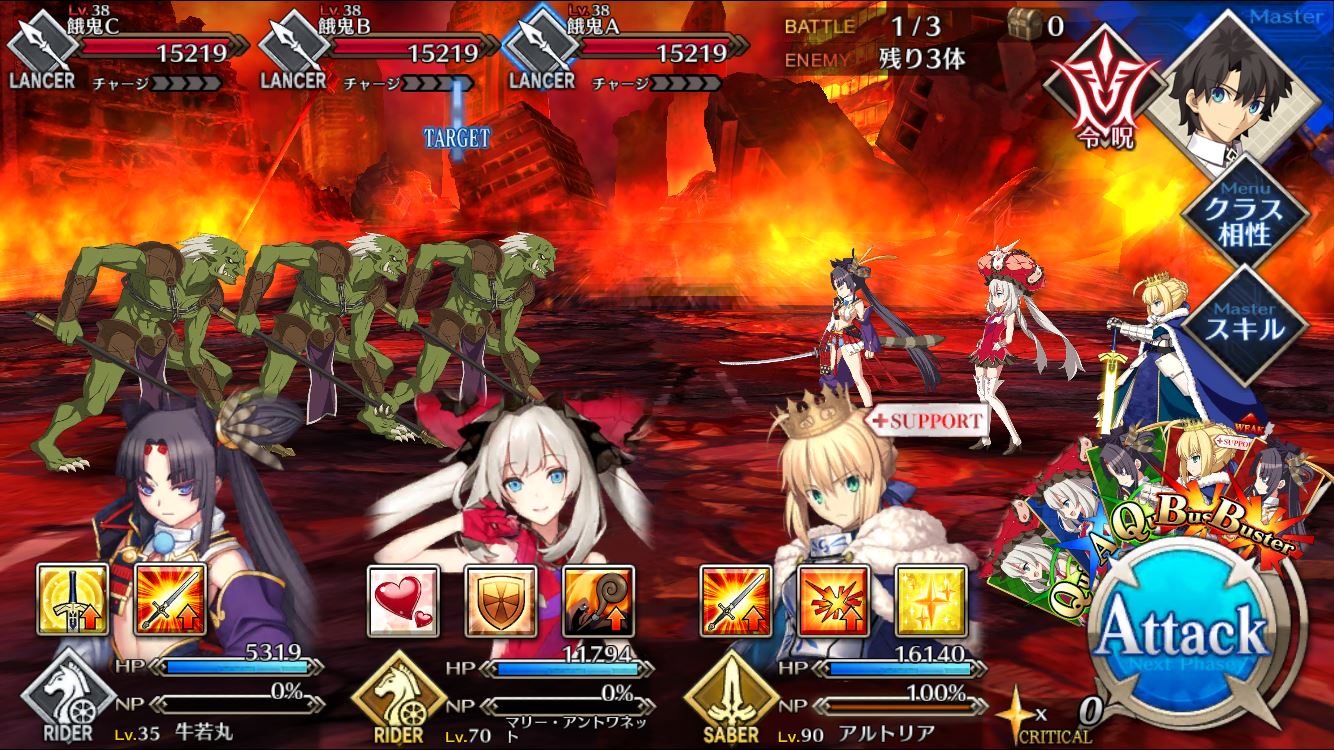Screen dimensions: 1334x750
Task: Activate Ushiwakamaru's gold sword-up skill
Action: (x=72, y=599)
